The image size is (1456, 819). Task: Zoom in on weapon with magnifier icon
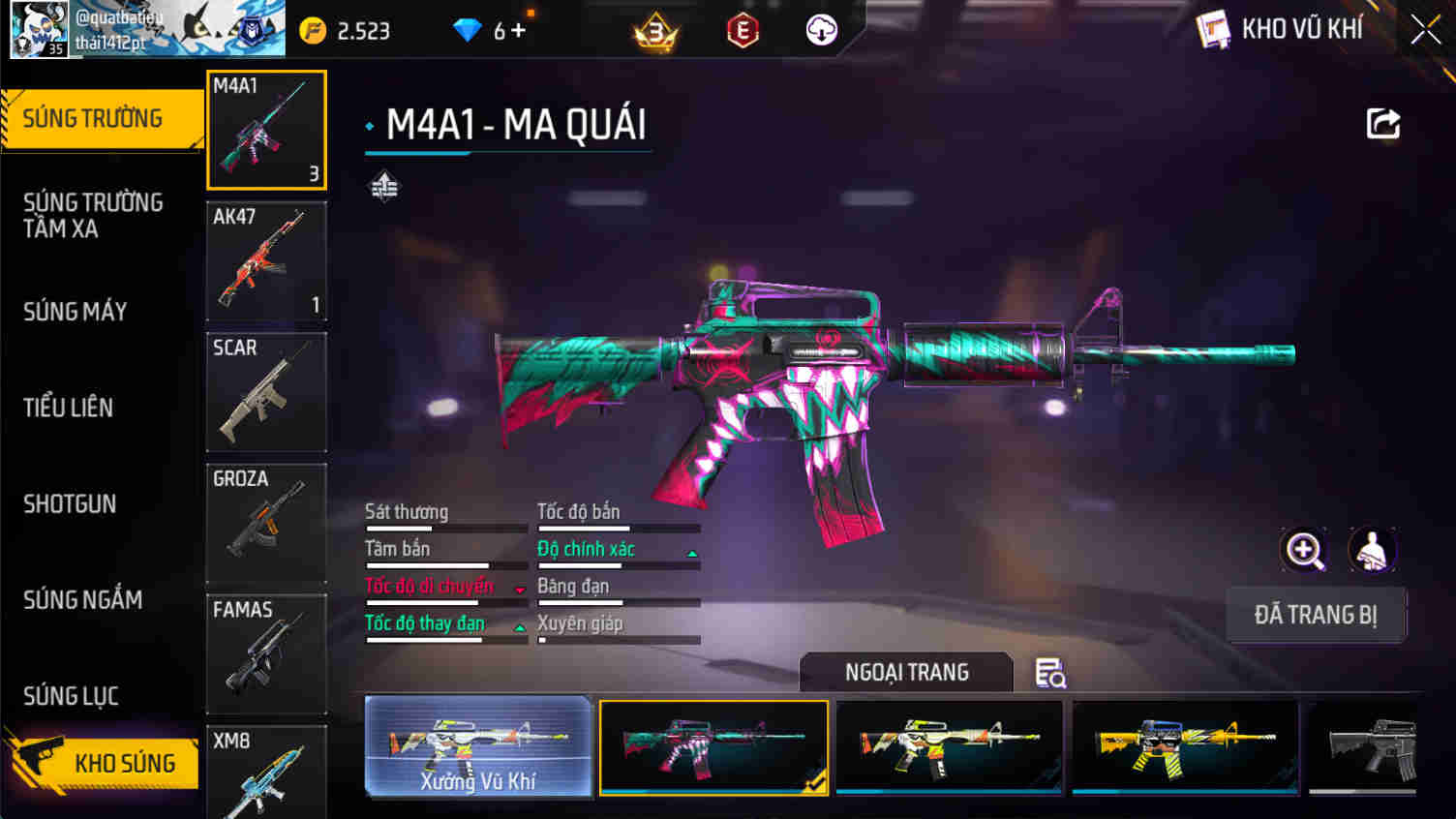(x=1304, y=550)
